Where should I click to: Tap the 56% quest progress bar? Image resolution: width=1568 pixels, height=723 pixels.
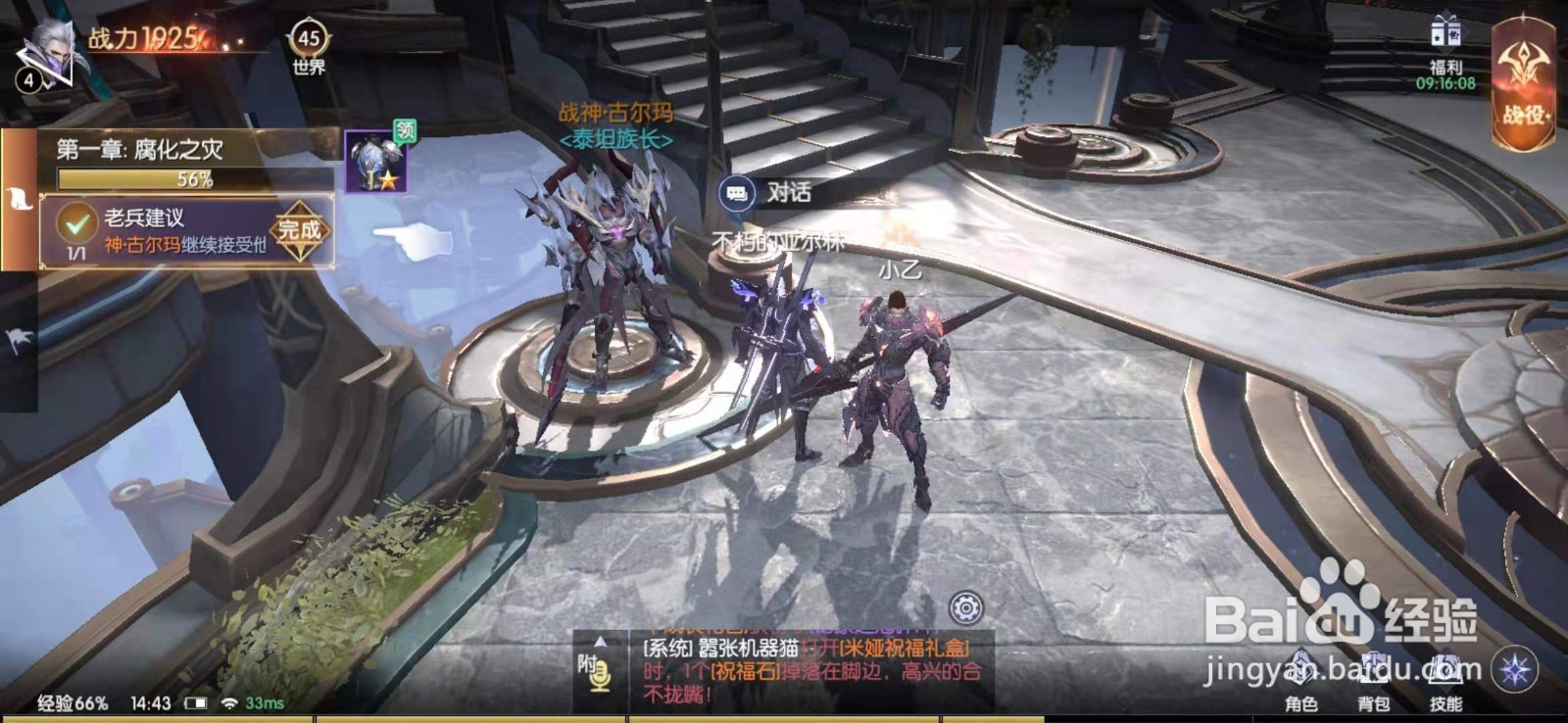pyautogui.click(x=134, y=175)
